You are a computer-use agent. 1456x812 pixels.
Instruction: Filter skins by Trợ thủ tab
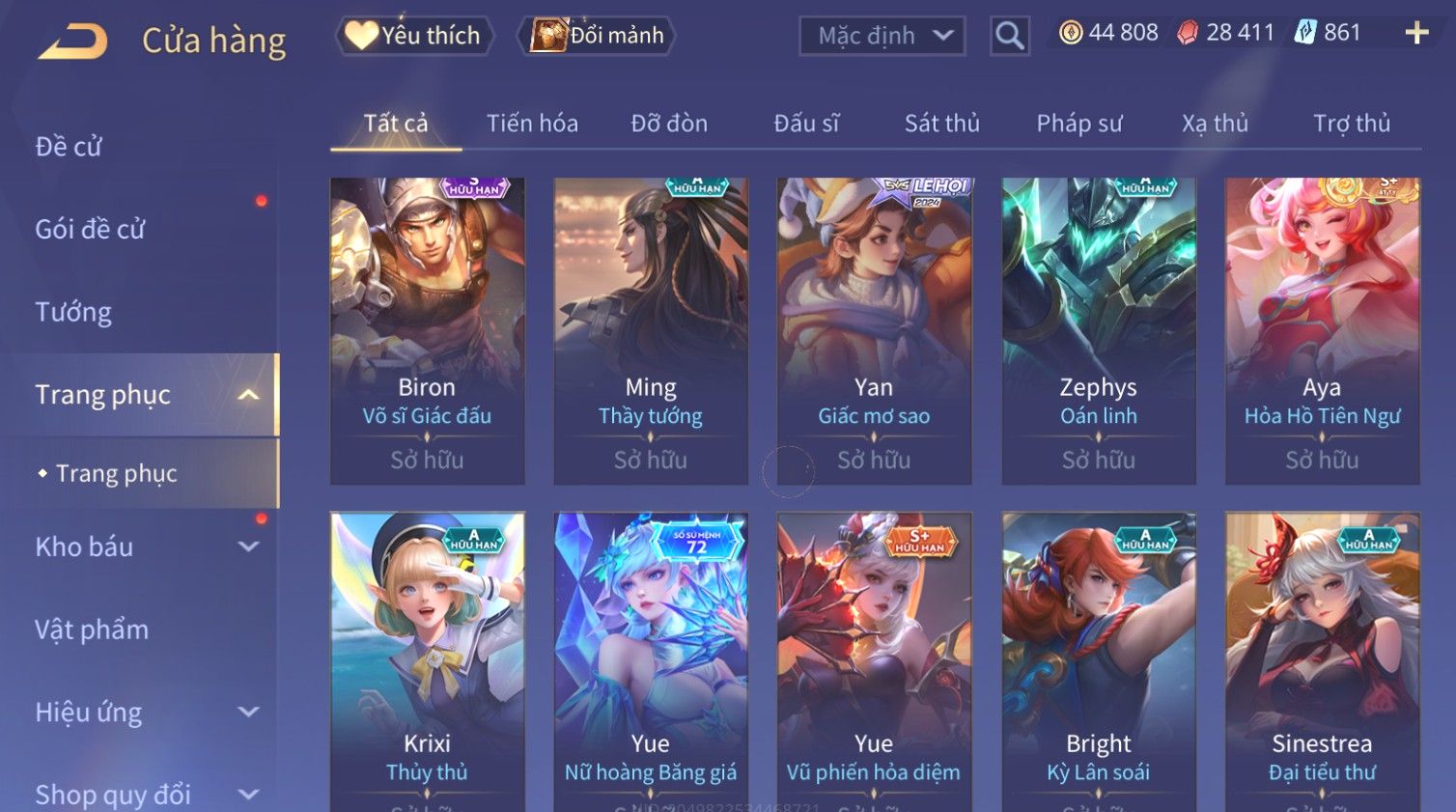point(1352,124)
